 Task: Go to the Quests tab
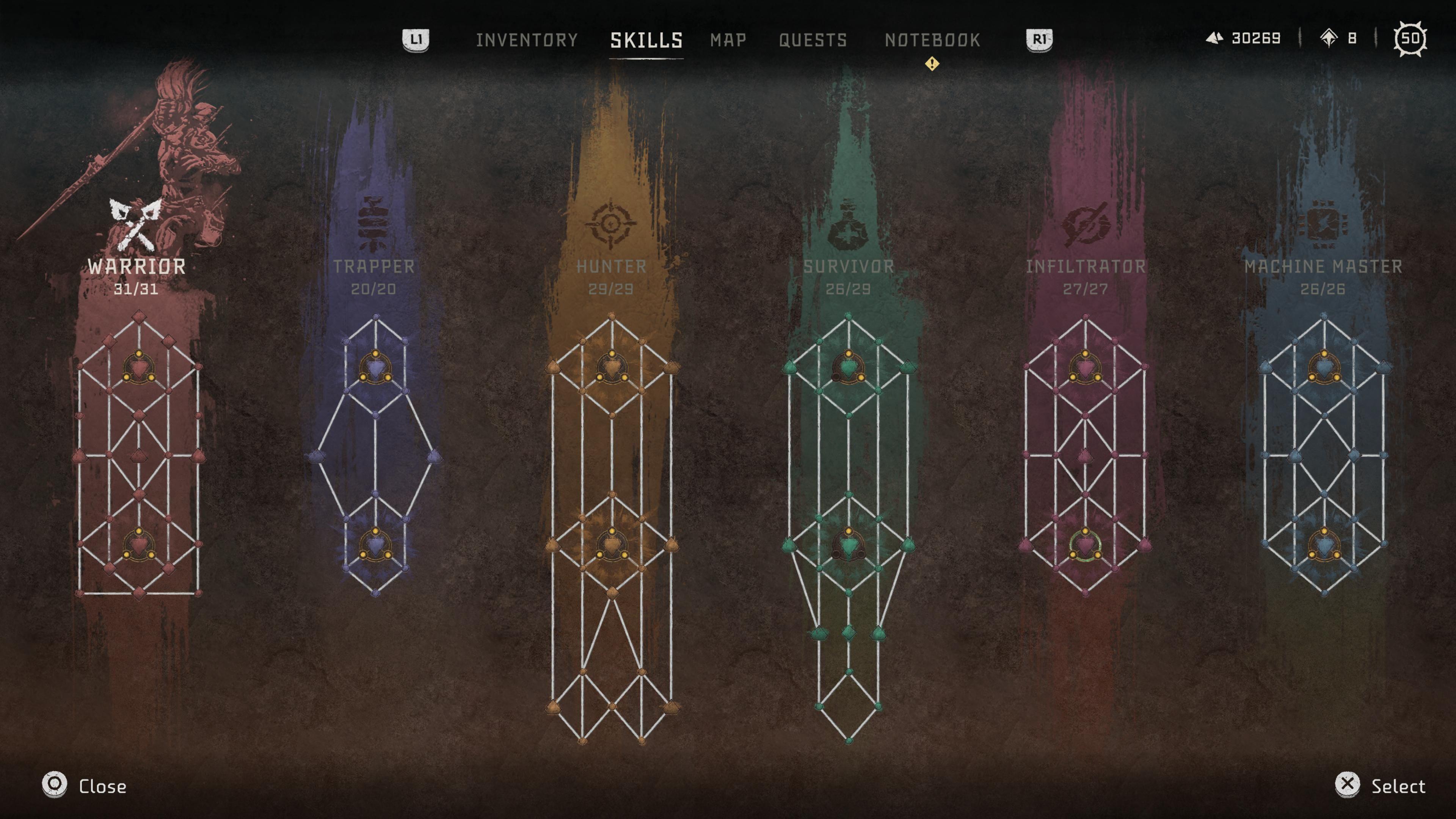pyautogui.click(x=813, y=40)
